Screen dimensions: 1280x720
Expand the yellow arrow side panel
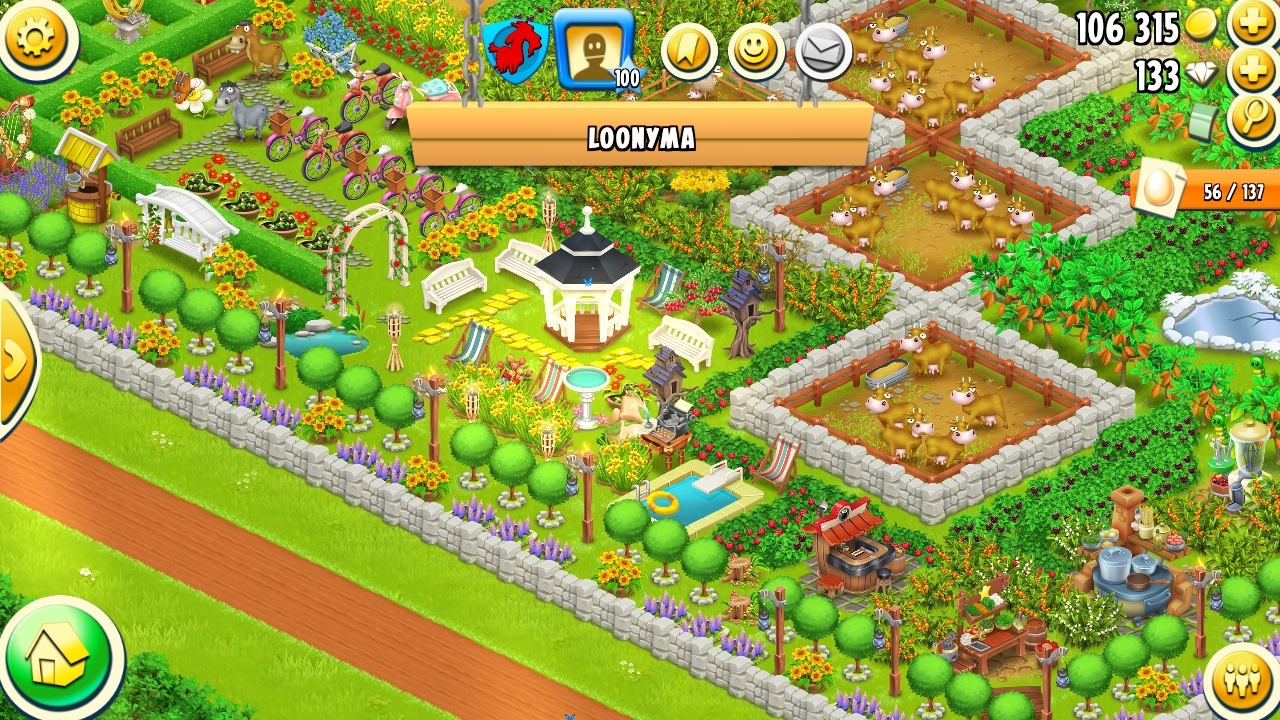coord(14,360)
